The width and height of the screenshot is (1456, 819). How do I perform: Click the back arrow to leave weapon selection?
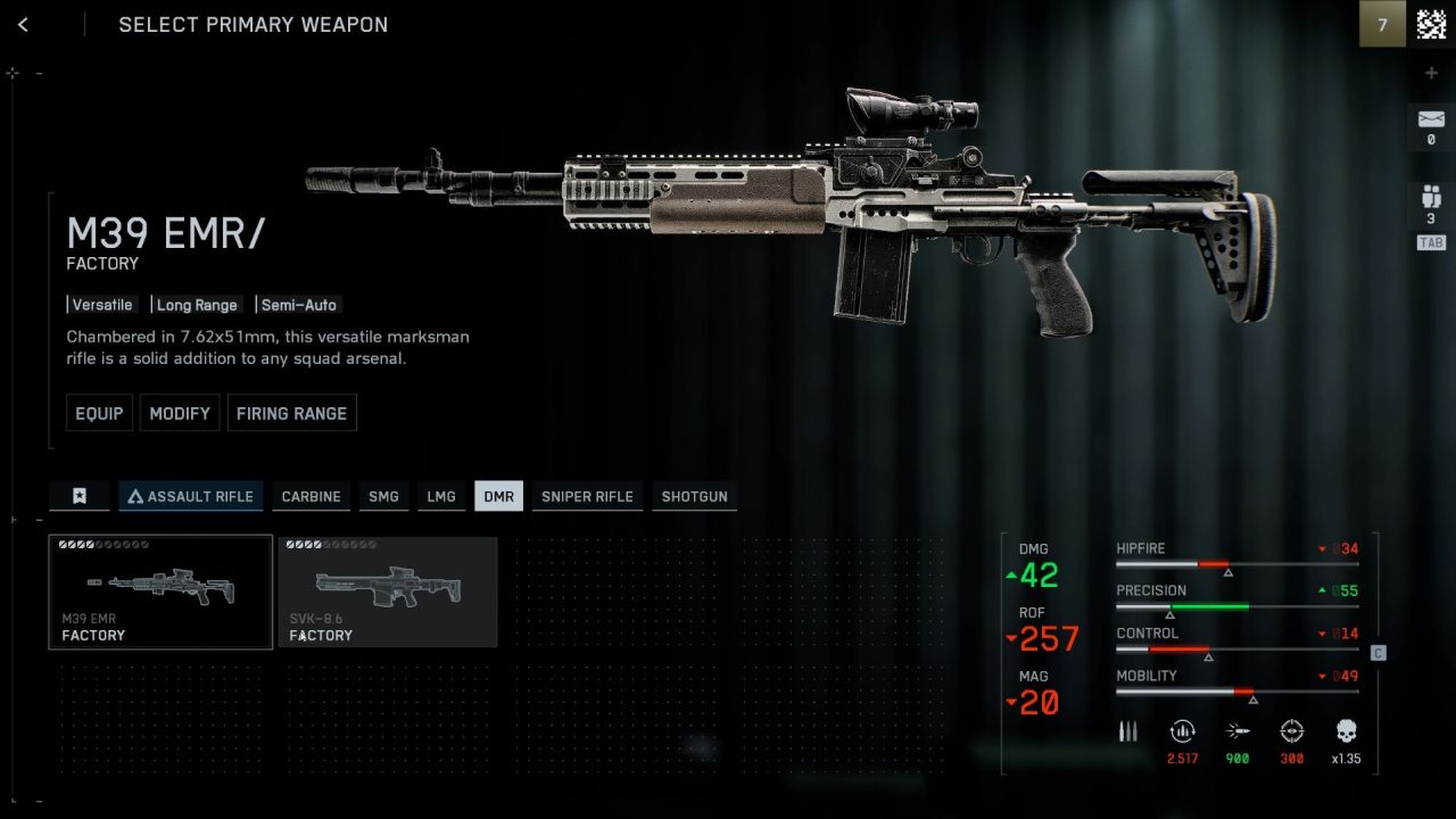23,25
